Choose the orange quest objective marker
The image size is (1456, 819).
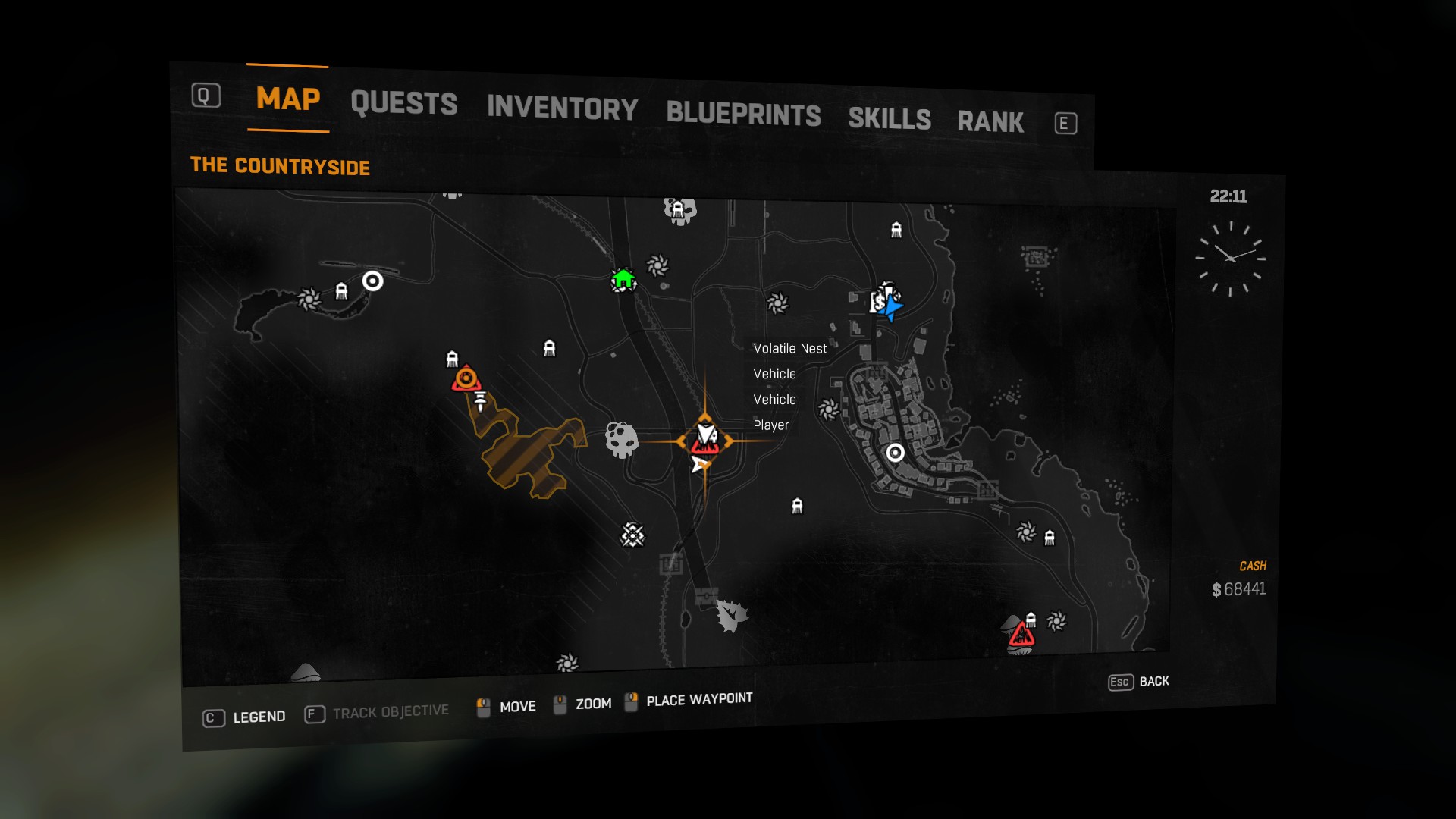point(466,378)
